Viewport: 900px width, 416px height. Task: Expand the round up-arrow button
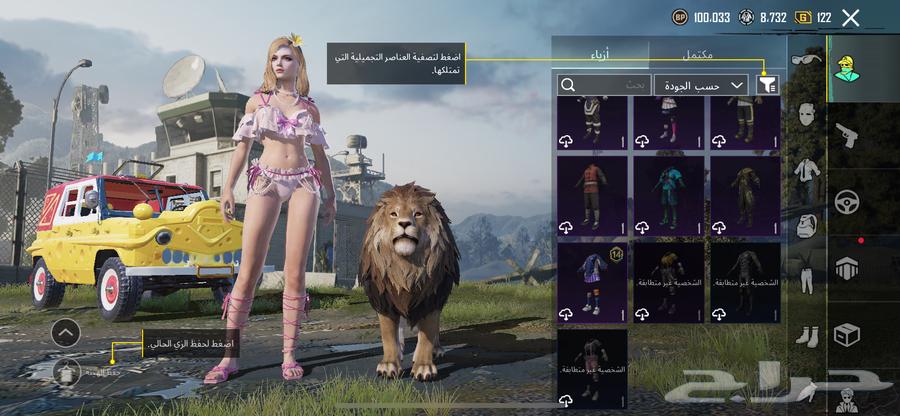[x=66, y=332]
